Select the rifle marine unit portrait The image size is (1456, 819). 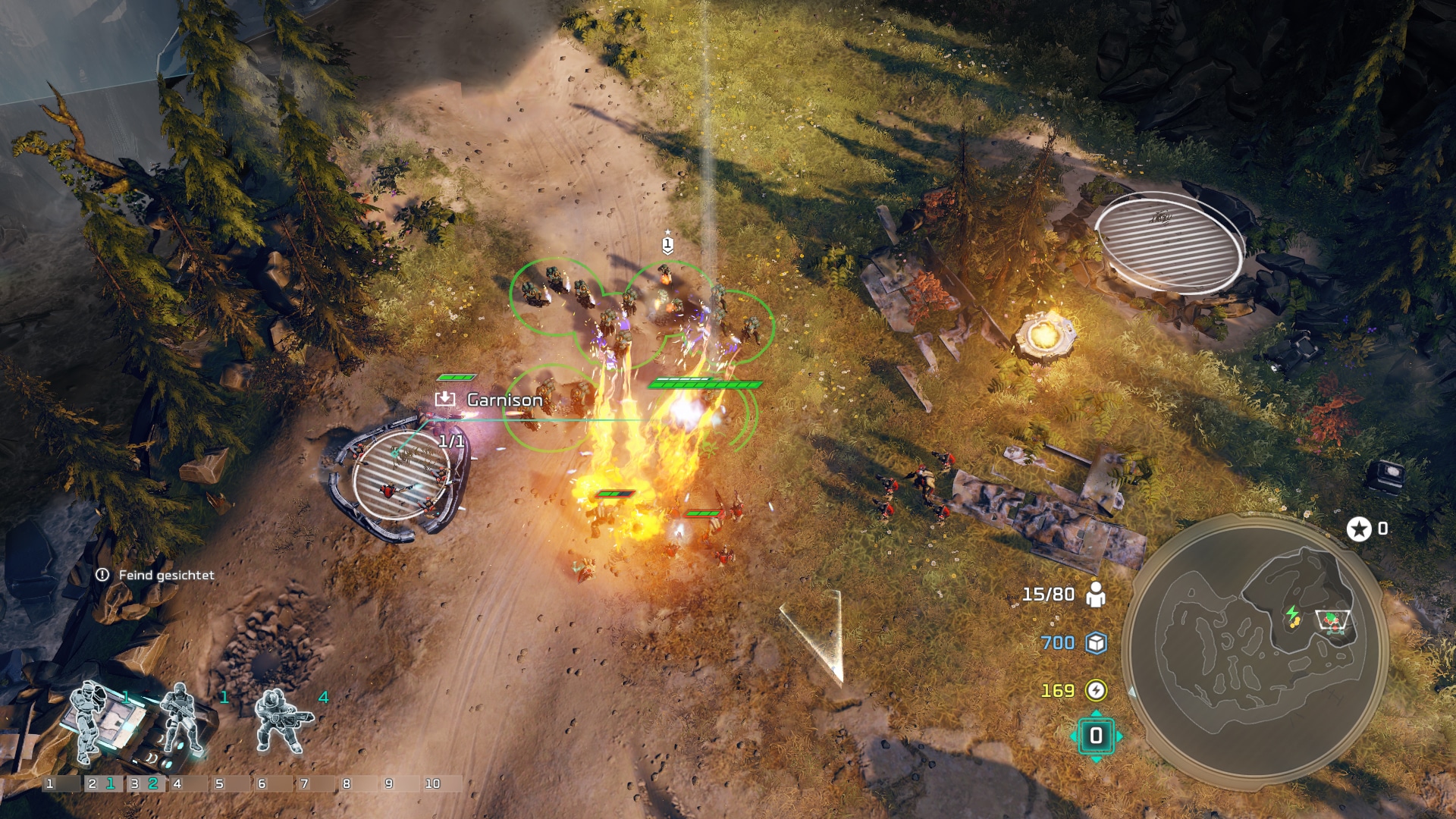click(180, 719)
